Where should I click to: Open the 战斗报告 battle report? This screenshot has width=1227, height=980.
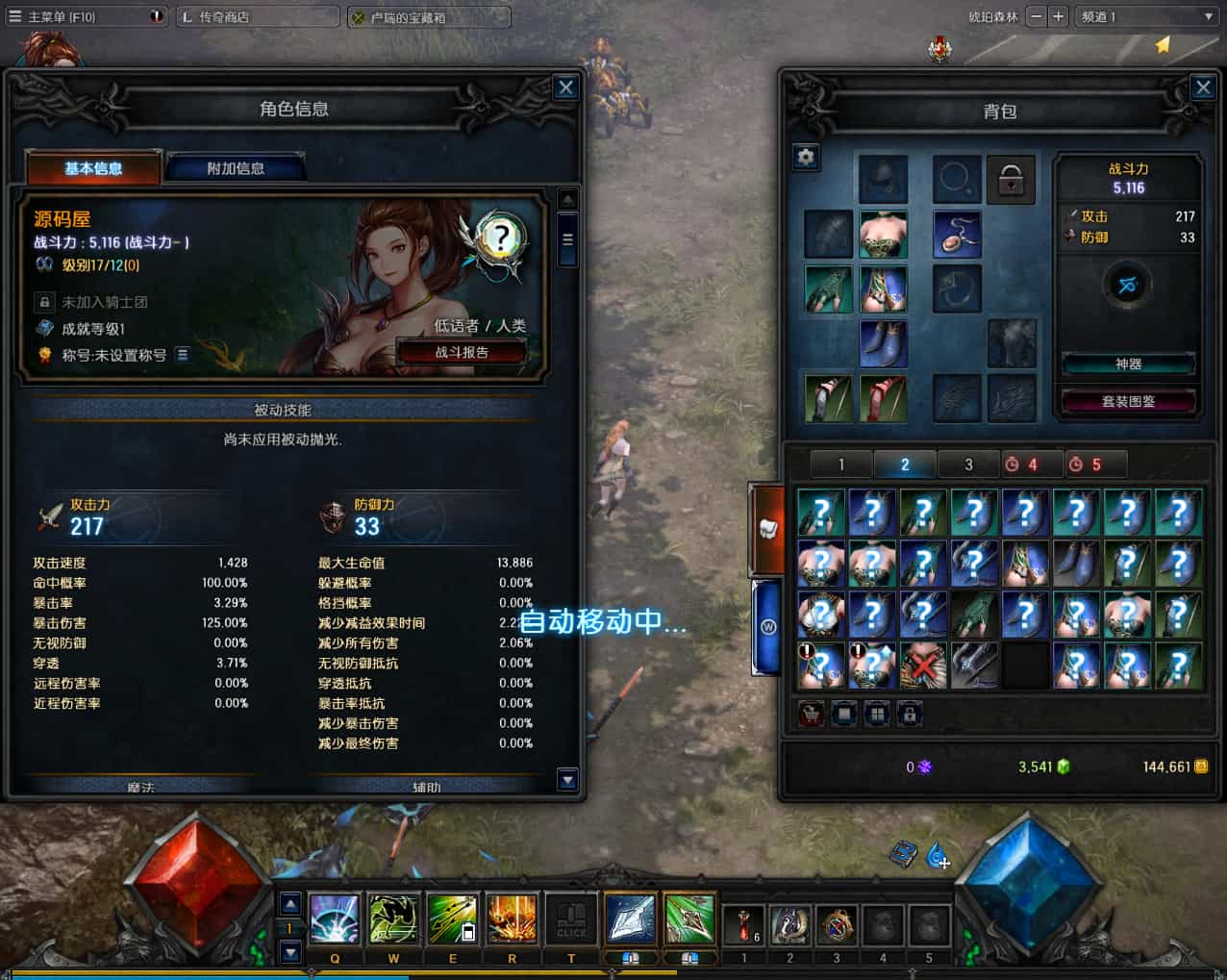pos(462,352)
